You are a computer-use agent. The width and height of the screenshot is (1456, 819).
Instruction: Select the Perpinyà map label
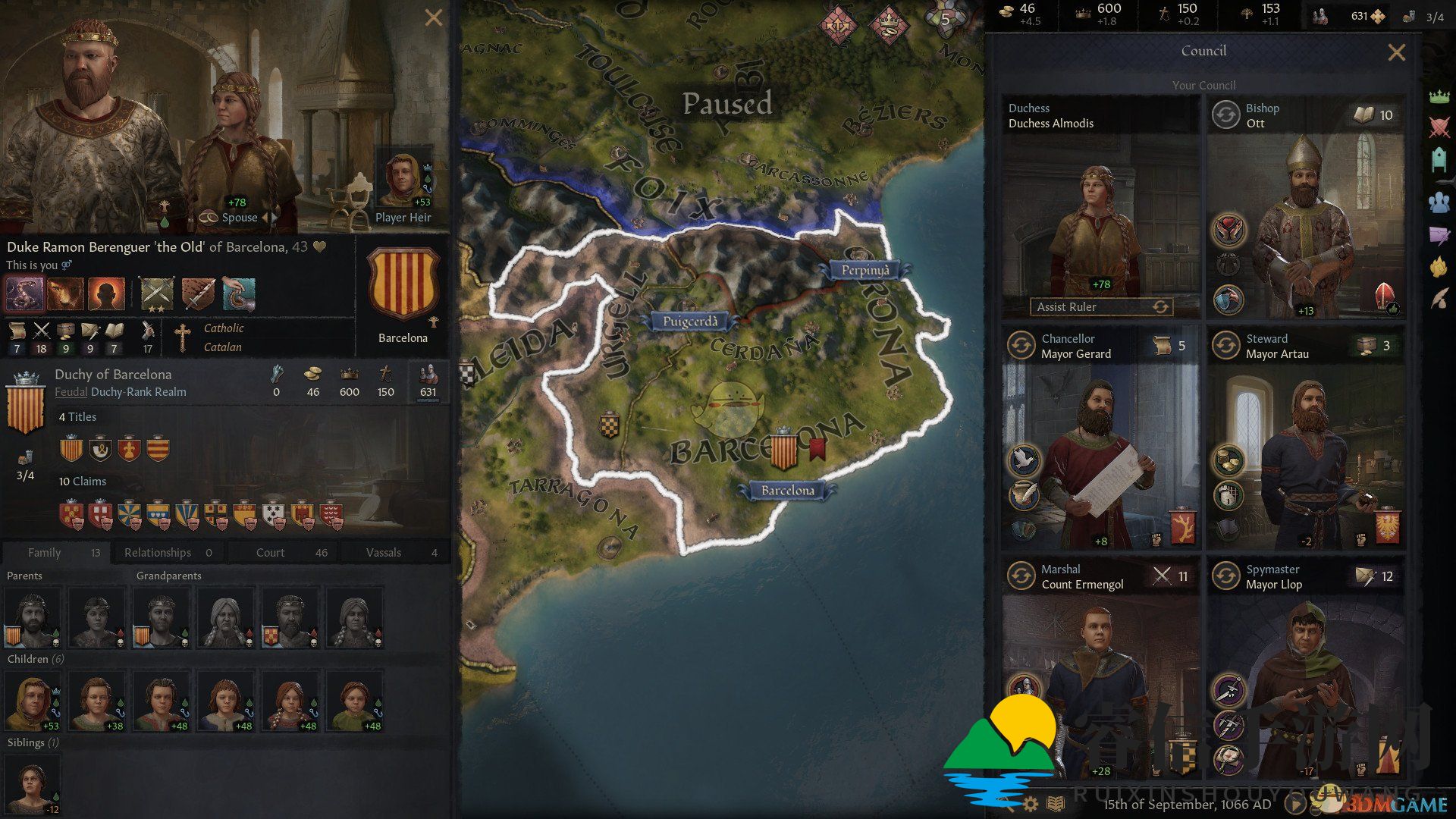[865, 270]
